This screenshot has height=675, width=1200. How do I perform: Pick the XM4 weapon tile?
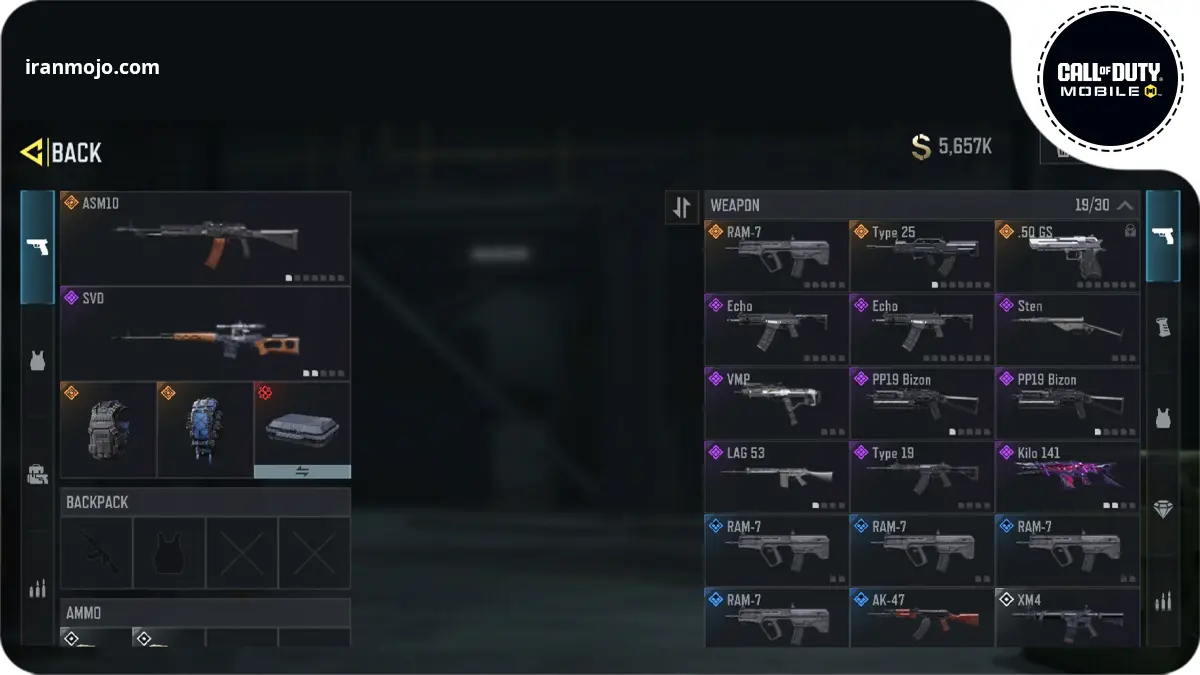click(1067, 616)
